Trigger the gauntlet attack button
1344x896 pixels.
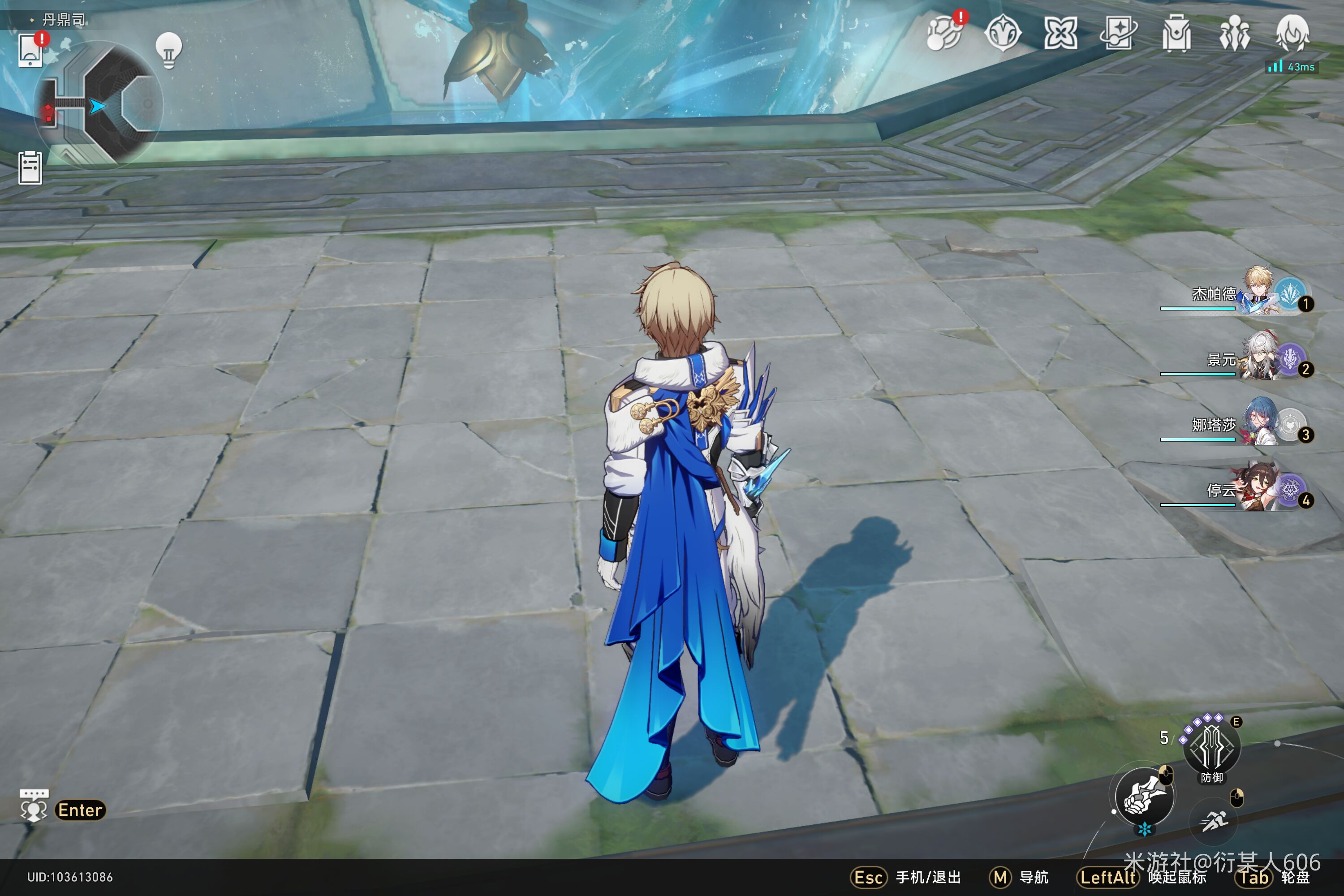pos(1144,797)
